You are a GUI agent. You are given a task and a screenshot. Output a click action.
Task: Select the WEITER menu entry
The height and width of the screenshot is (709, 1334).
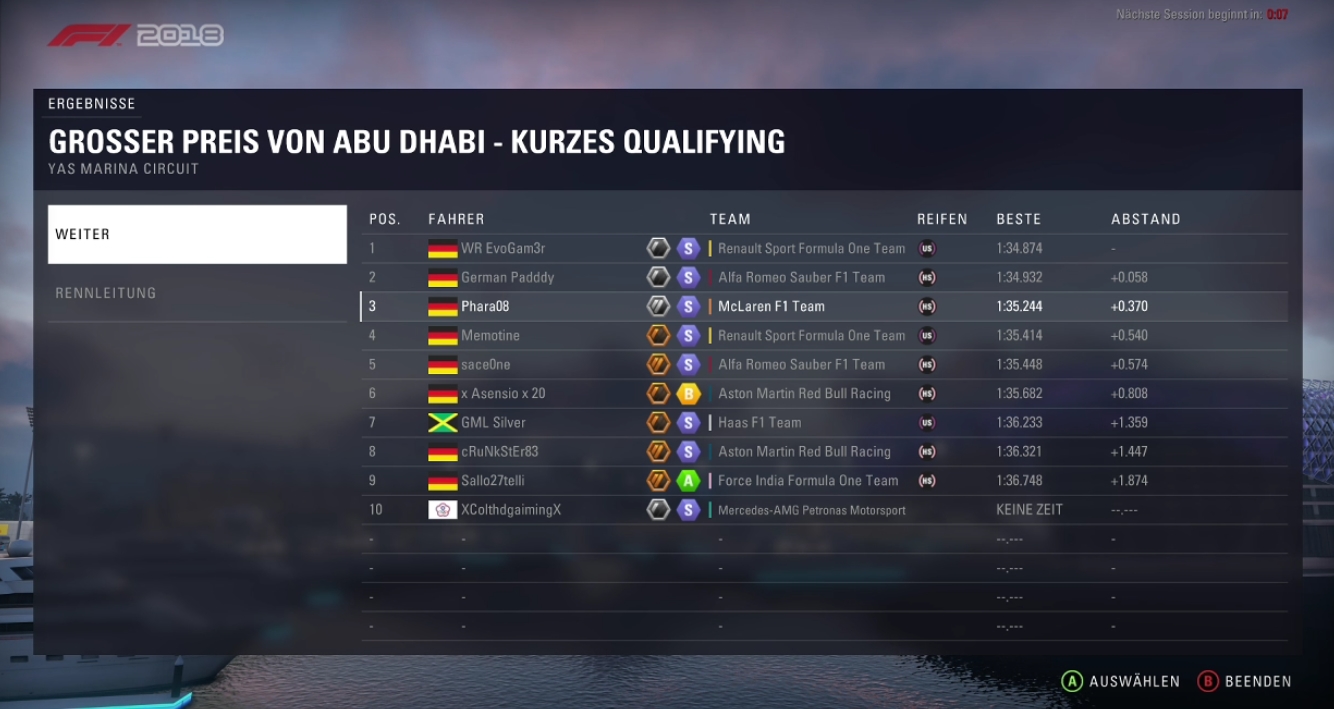pos(197,234)
